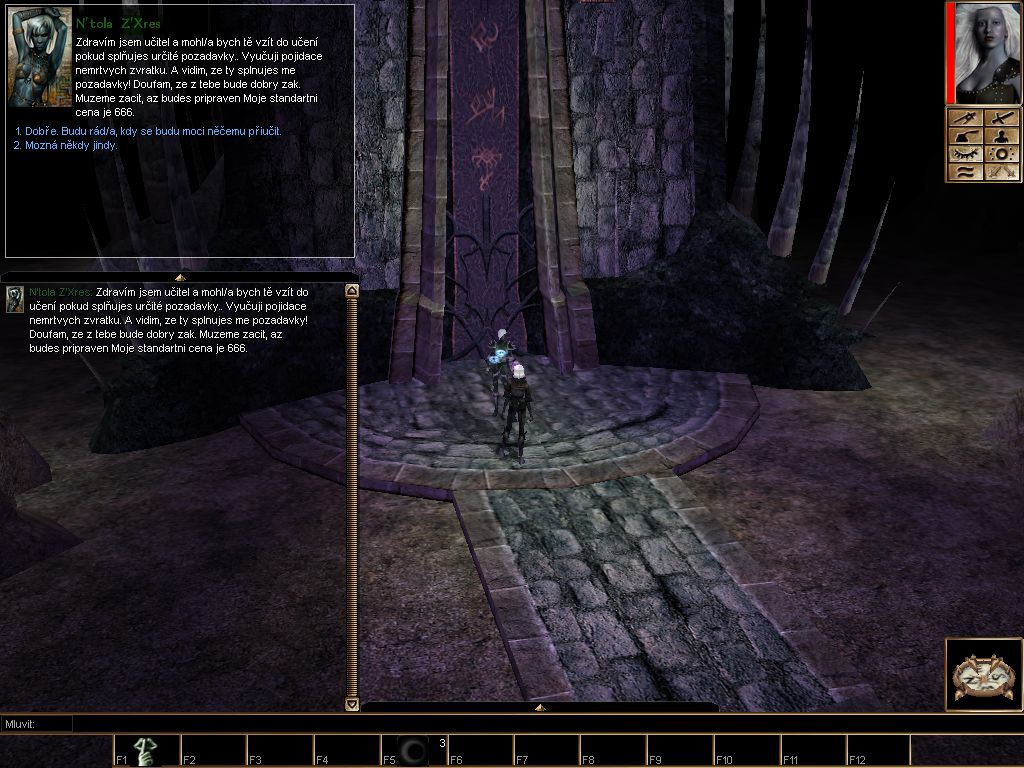
Task: Use the F5 dark ring item slot
Action: 412,751
